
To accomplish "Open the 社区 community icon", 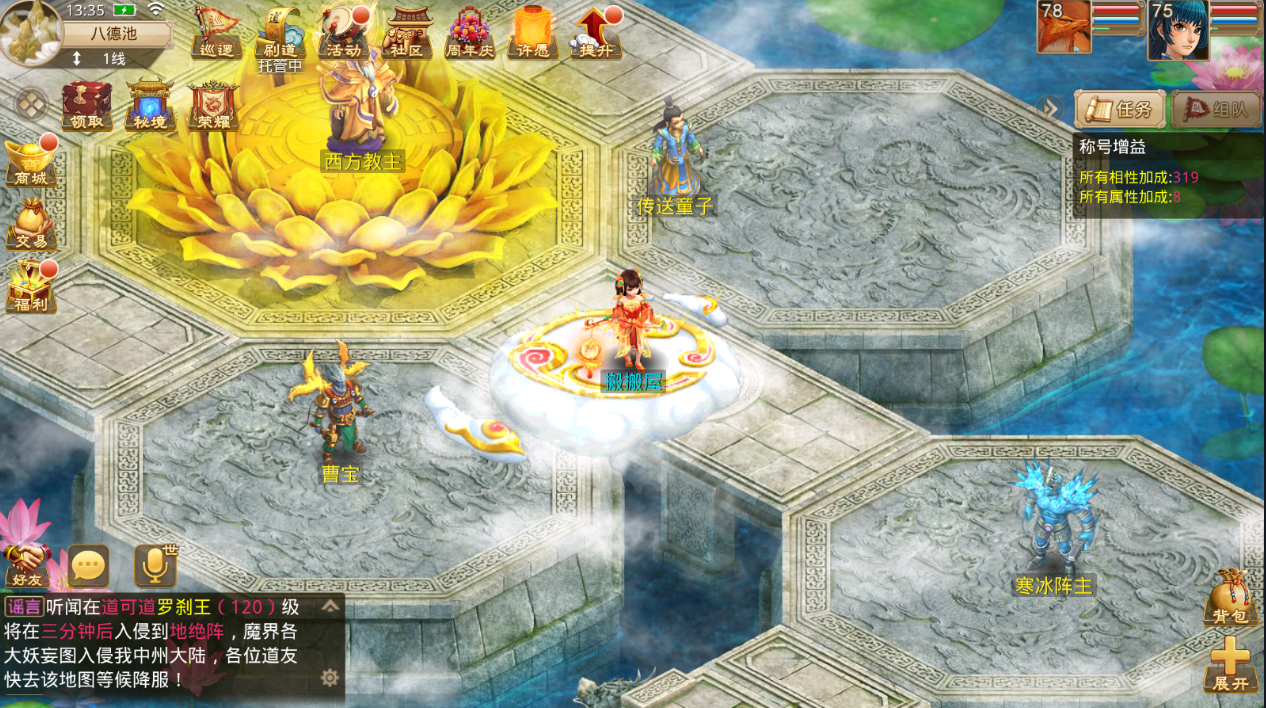I will click(406, 33).
